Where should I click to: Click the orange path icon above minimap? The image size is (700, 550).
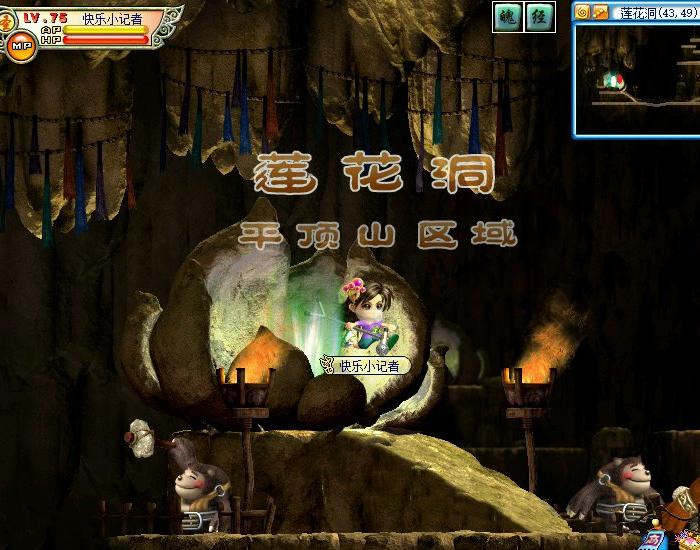click(x=600, y=12)
